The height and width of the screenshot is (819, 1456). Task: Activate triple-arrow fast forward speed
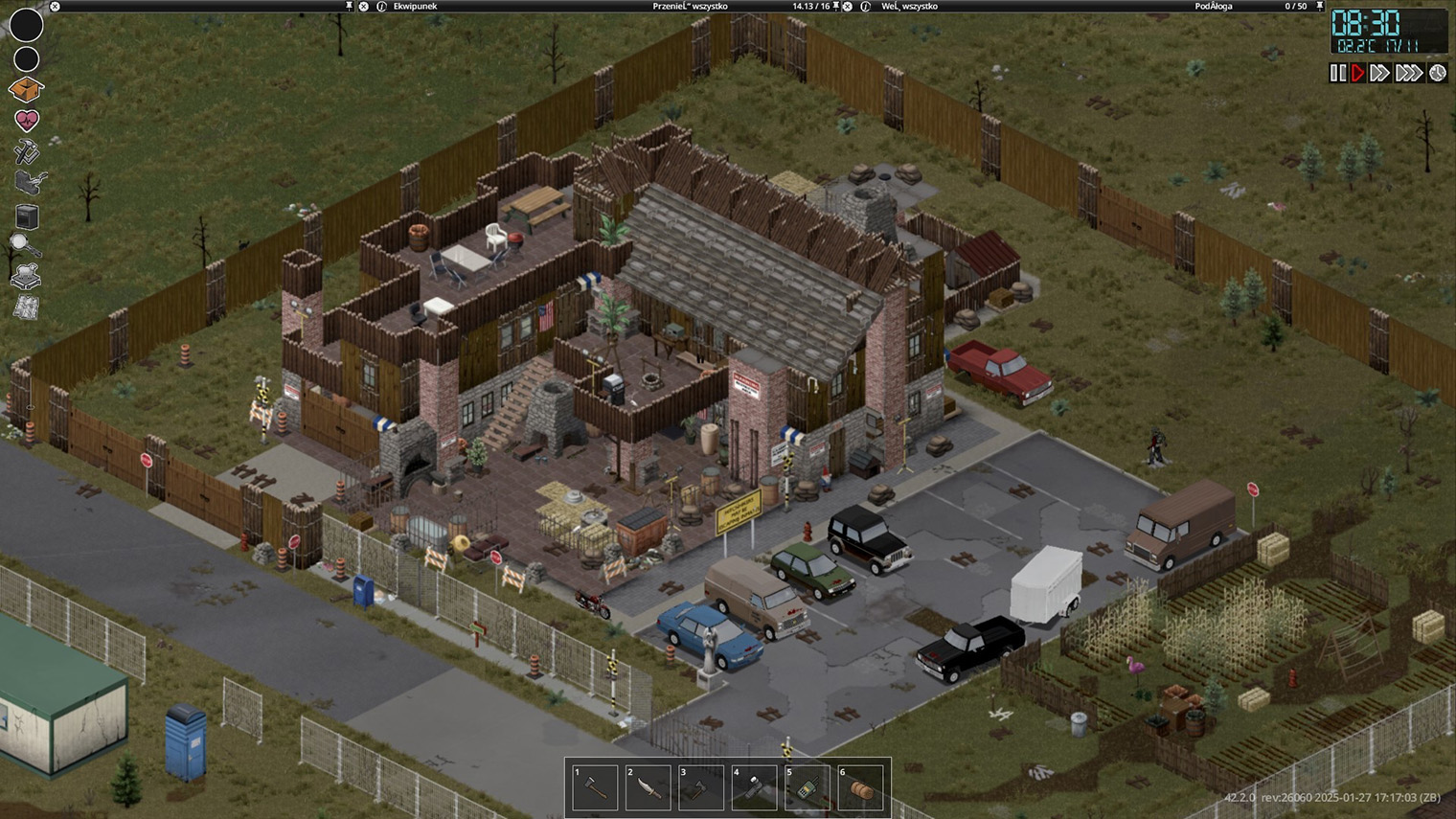1408,73
